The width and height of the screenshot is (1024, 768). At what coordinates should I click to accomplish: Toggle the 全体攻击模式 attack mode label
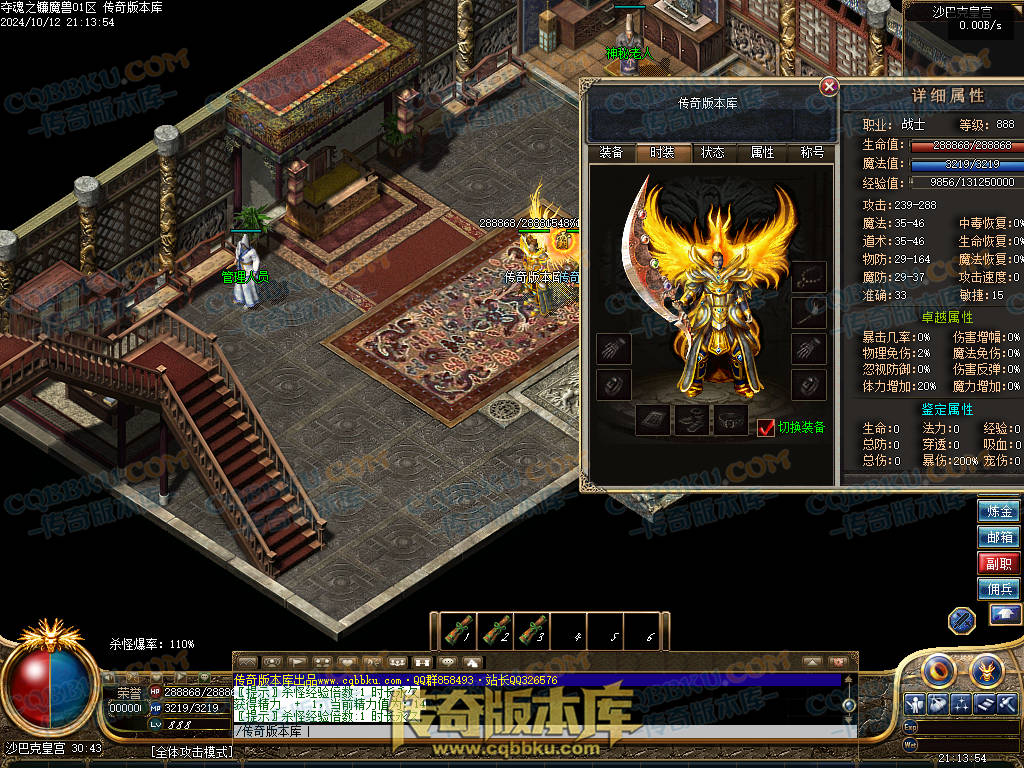tap(191, 751)
